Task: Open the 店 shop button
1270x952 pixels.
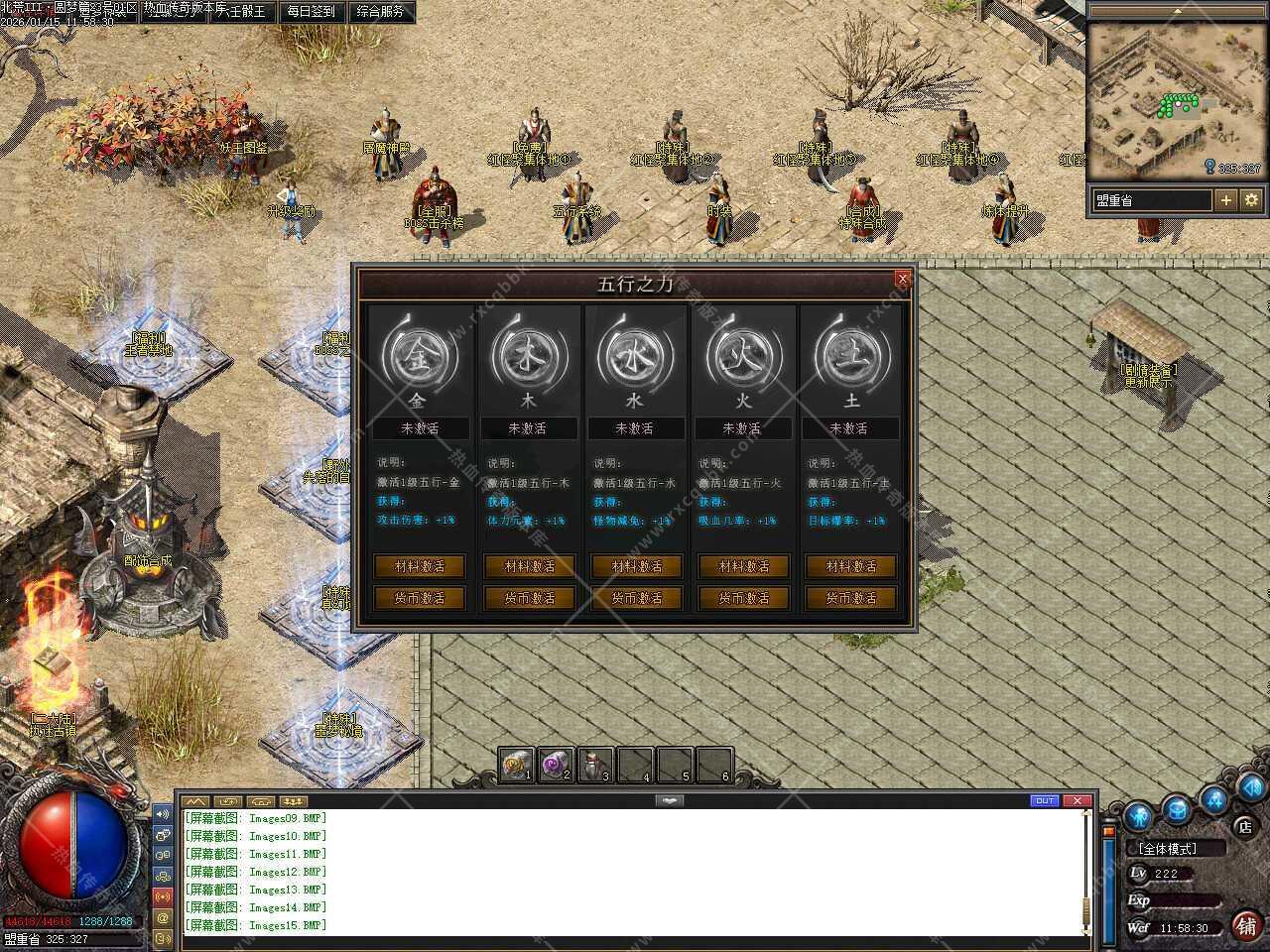Action: coord(1244,826)
